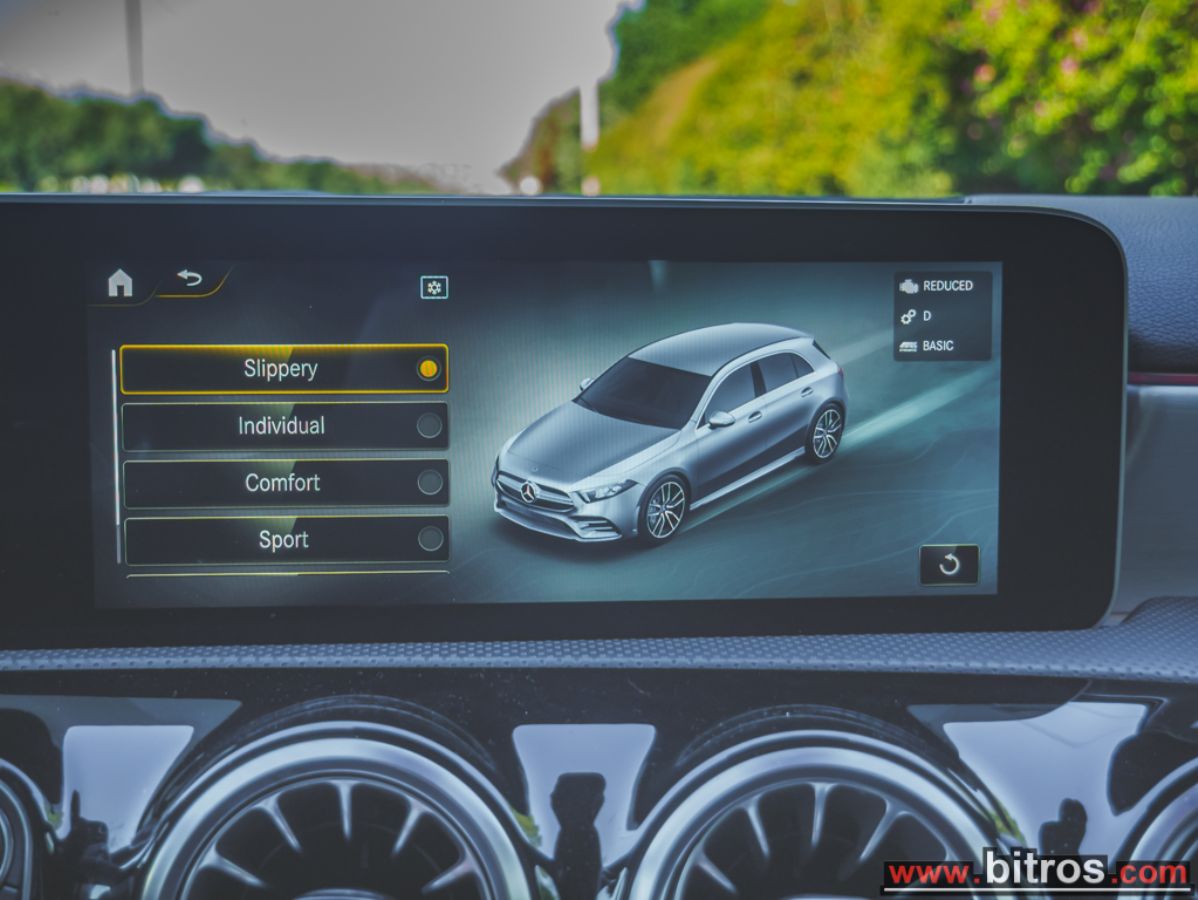Viewport: 1198px width, 900px height.
Task: Click the circular reset arrow button
Action: (949, 565)
